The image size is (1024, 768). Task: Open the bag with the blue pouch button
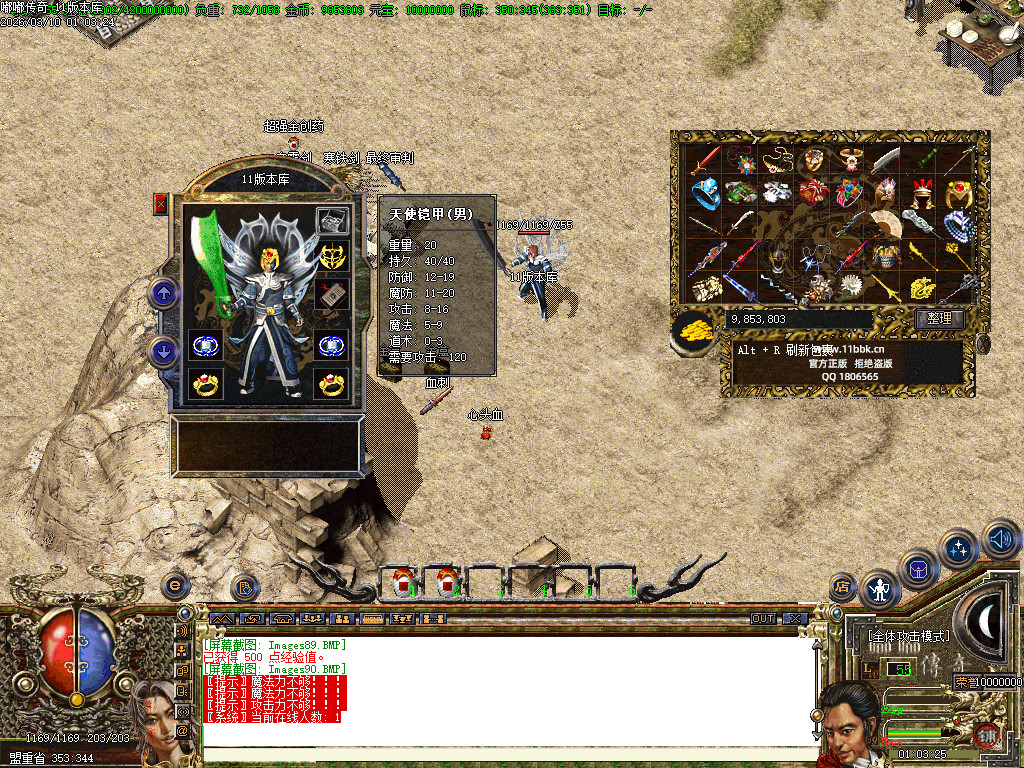pos(919,569)
